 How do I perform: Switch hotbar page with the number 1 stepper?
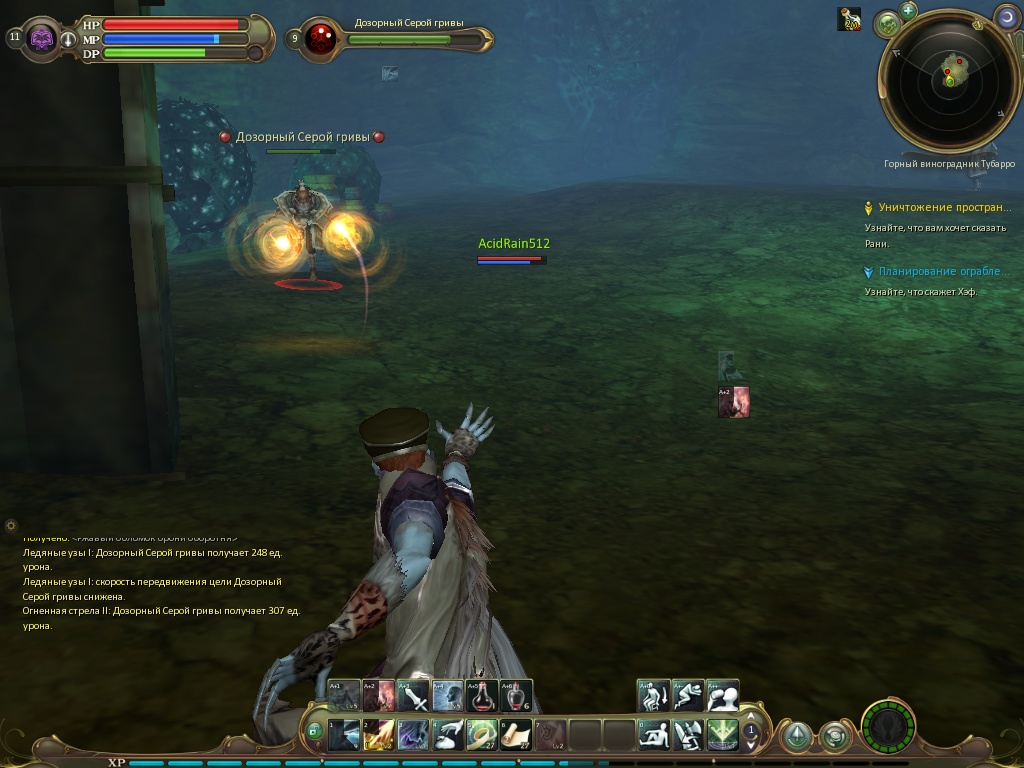(x=751, y=734)
